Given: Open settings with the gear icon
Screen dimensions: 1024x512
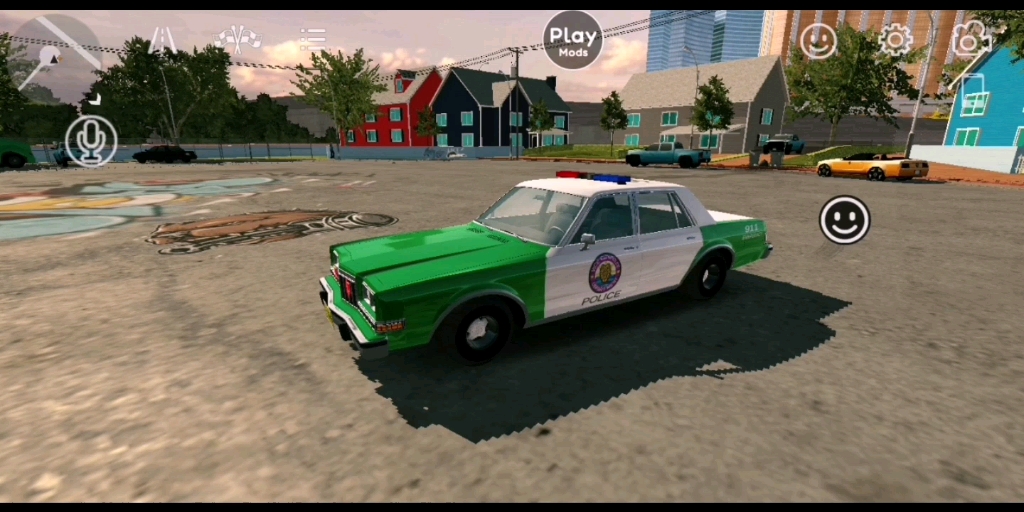Looking at the screenshot, I should [895, 40].
